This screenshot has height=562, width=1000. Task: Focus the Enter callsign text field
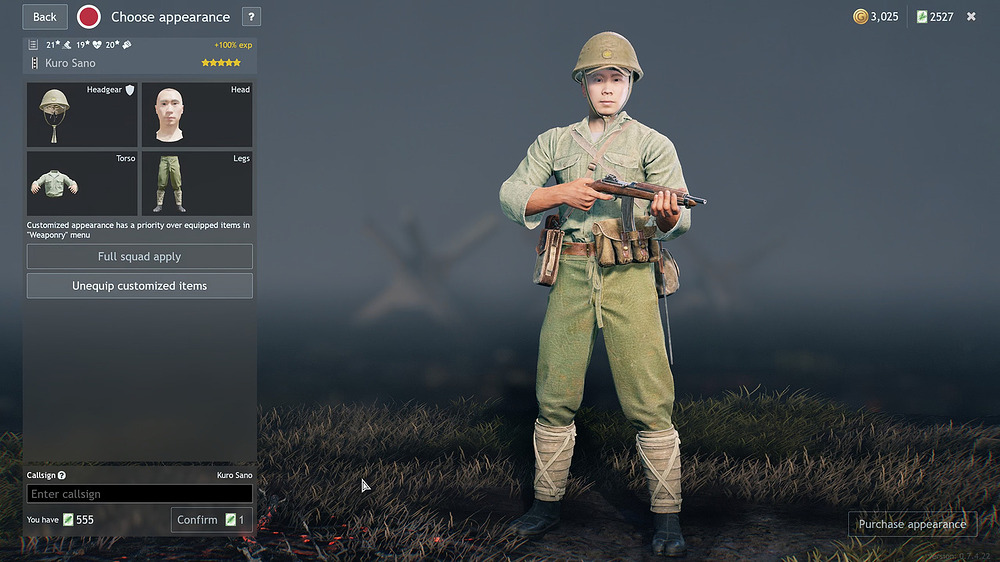click(x=139, y=494)
